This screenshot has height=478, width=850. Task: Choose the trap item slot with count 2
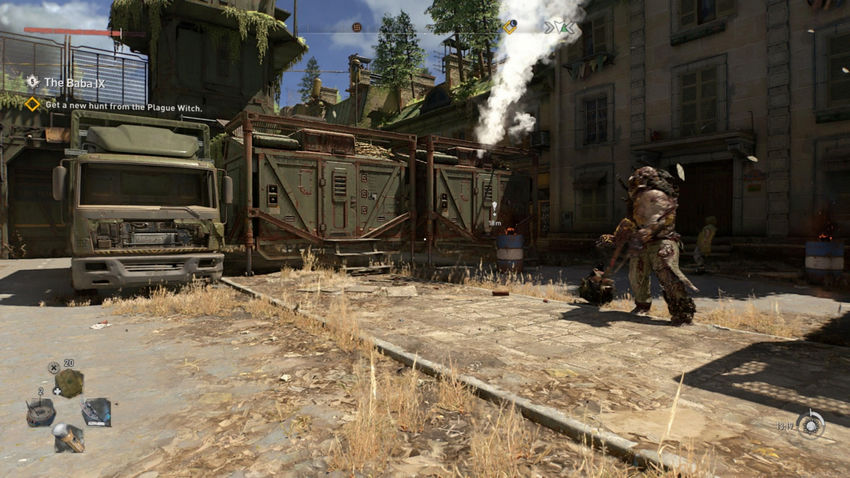pos(41,412)
